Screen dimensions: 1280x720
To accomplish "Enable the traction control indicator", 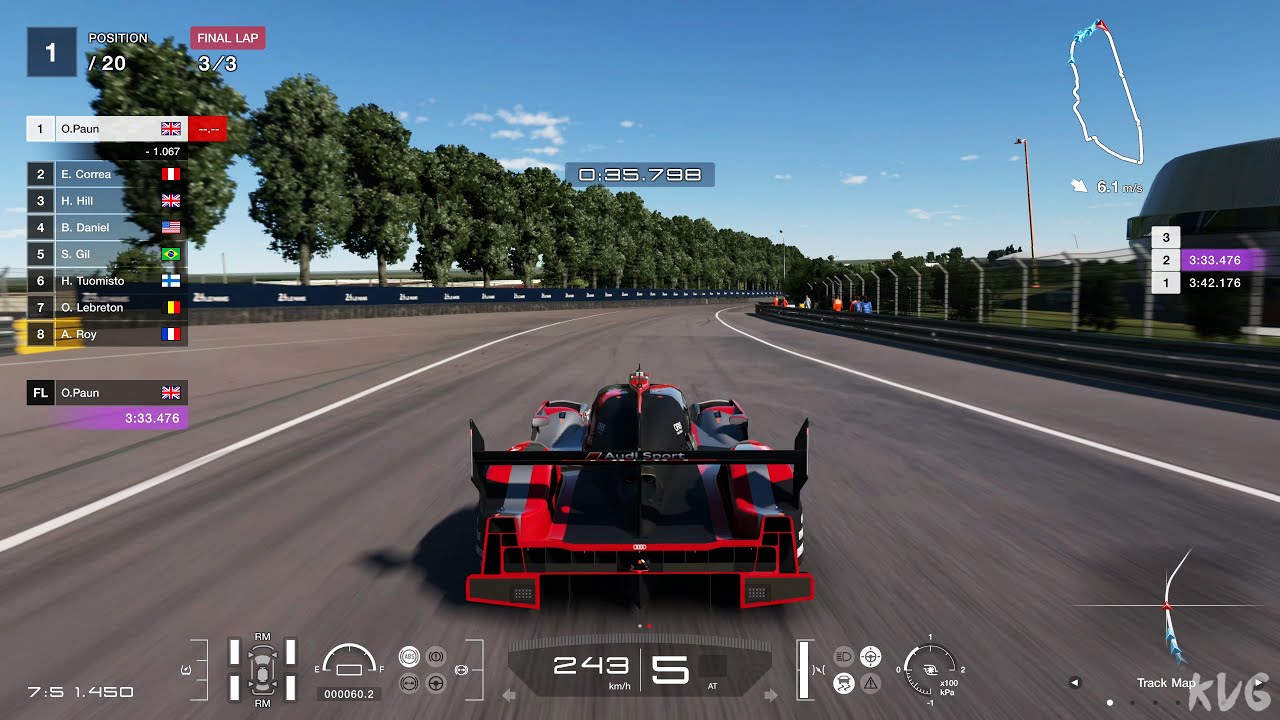I will tap(843, 682).
